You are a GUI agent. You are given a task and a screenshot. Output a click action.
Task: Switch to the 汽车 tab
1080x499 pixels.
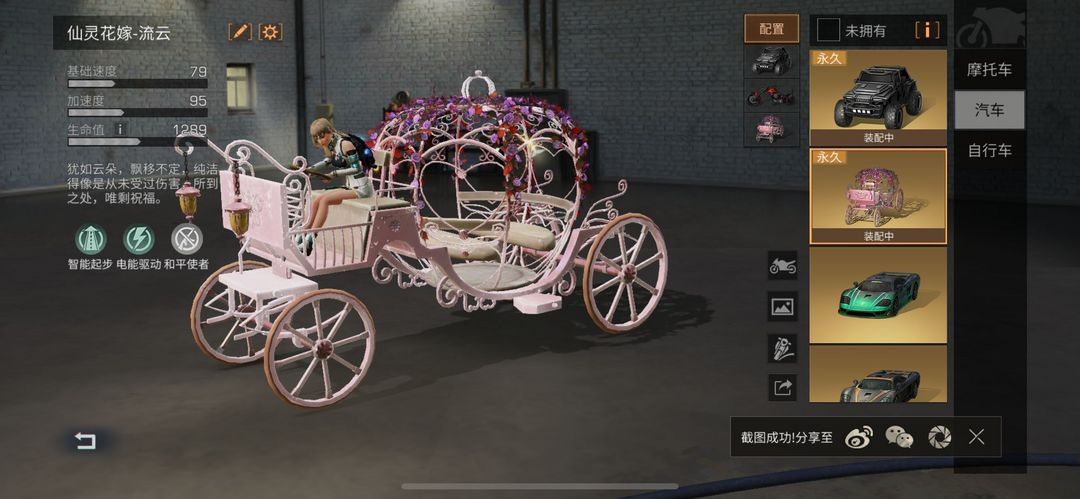[989, 110]
